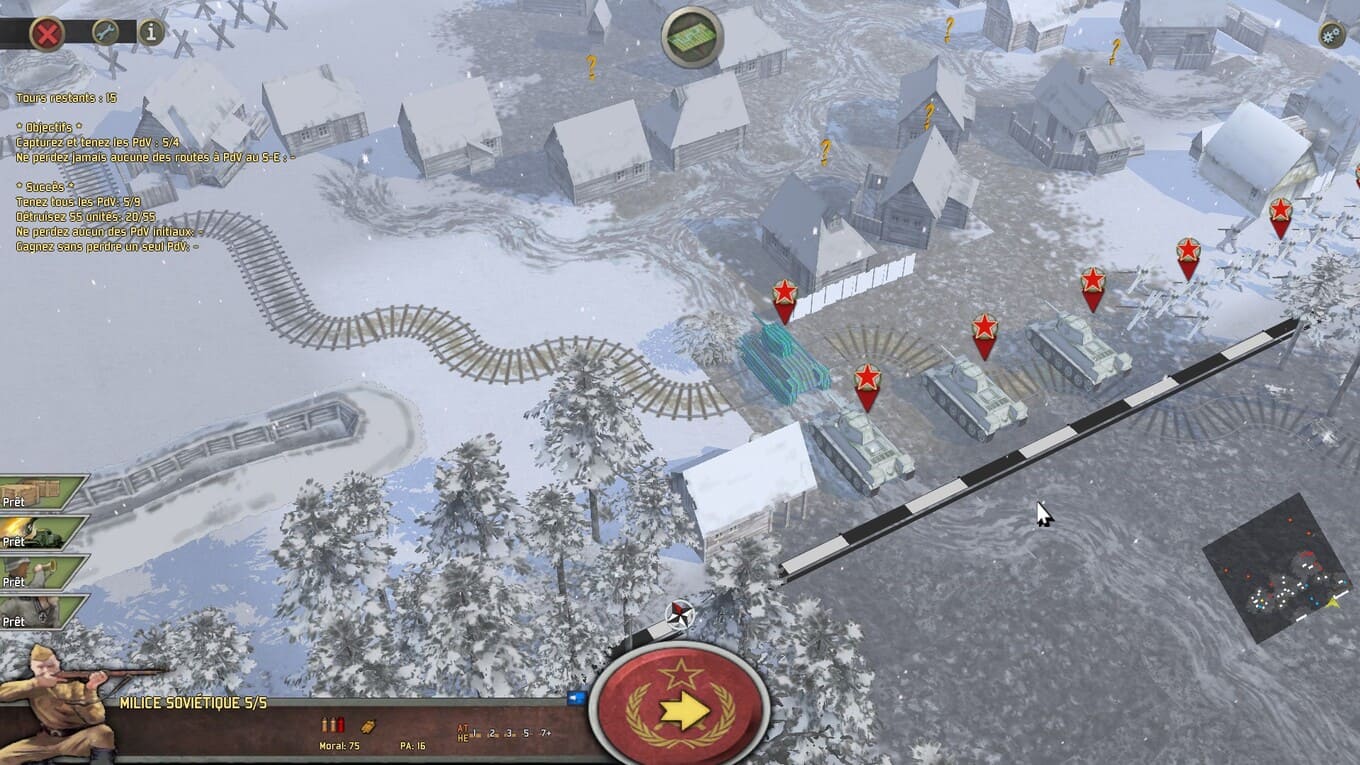Screen dimensions: 1360x765
Task: Click the red X quit button
Action: [46, 33]
